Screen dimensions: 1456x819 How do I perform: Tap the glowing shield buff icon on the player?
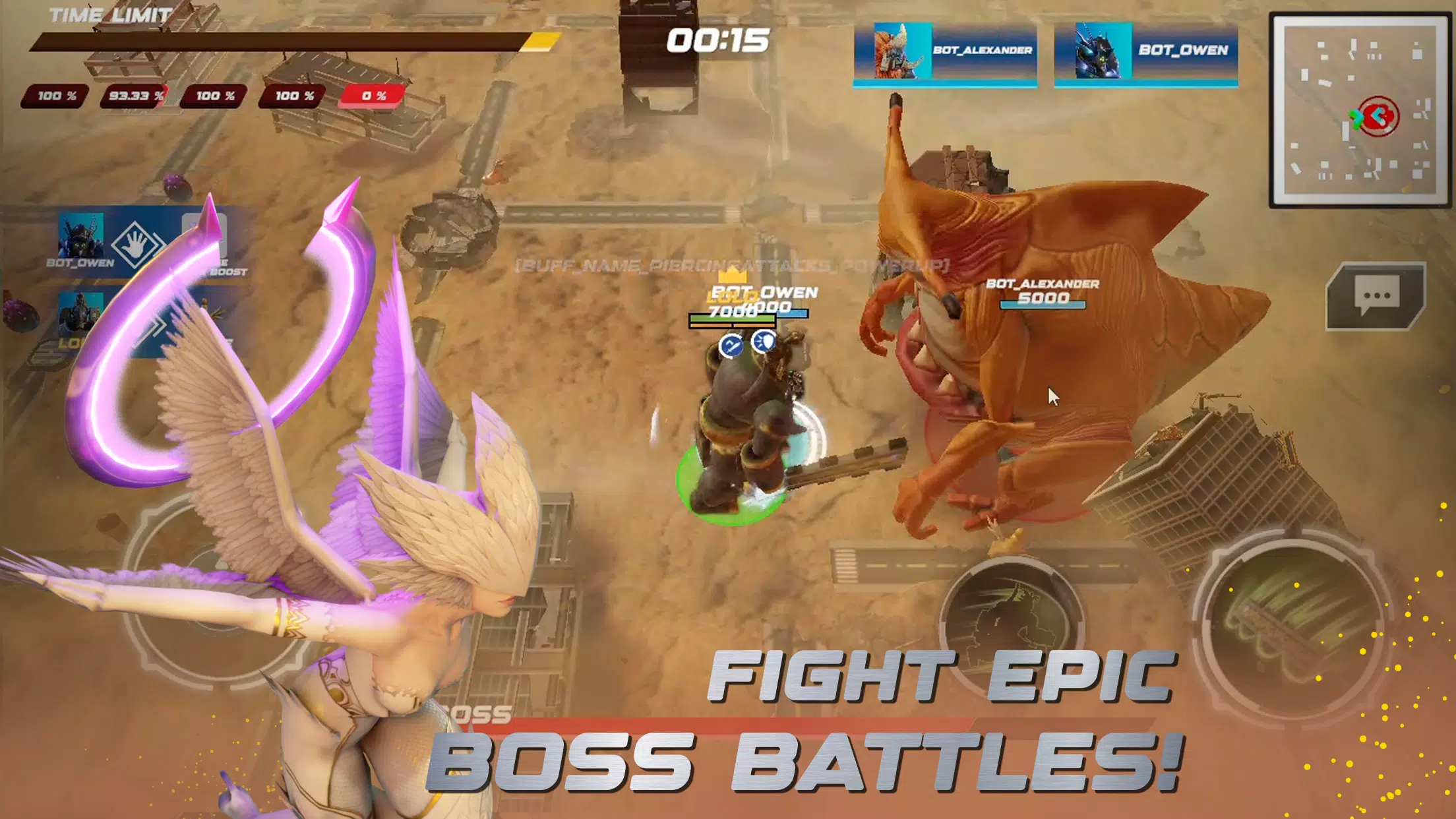763,342
